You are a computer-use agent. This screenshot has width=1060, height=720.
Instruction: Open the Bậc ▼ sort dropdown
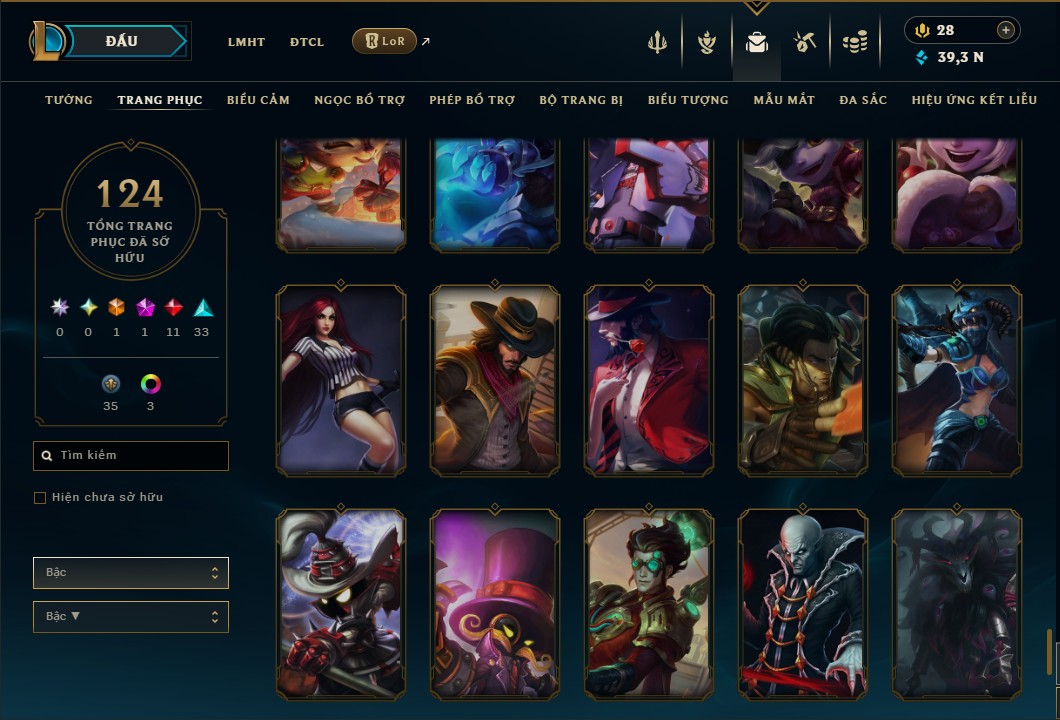point(131,616)
